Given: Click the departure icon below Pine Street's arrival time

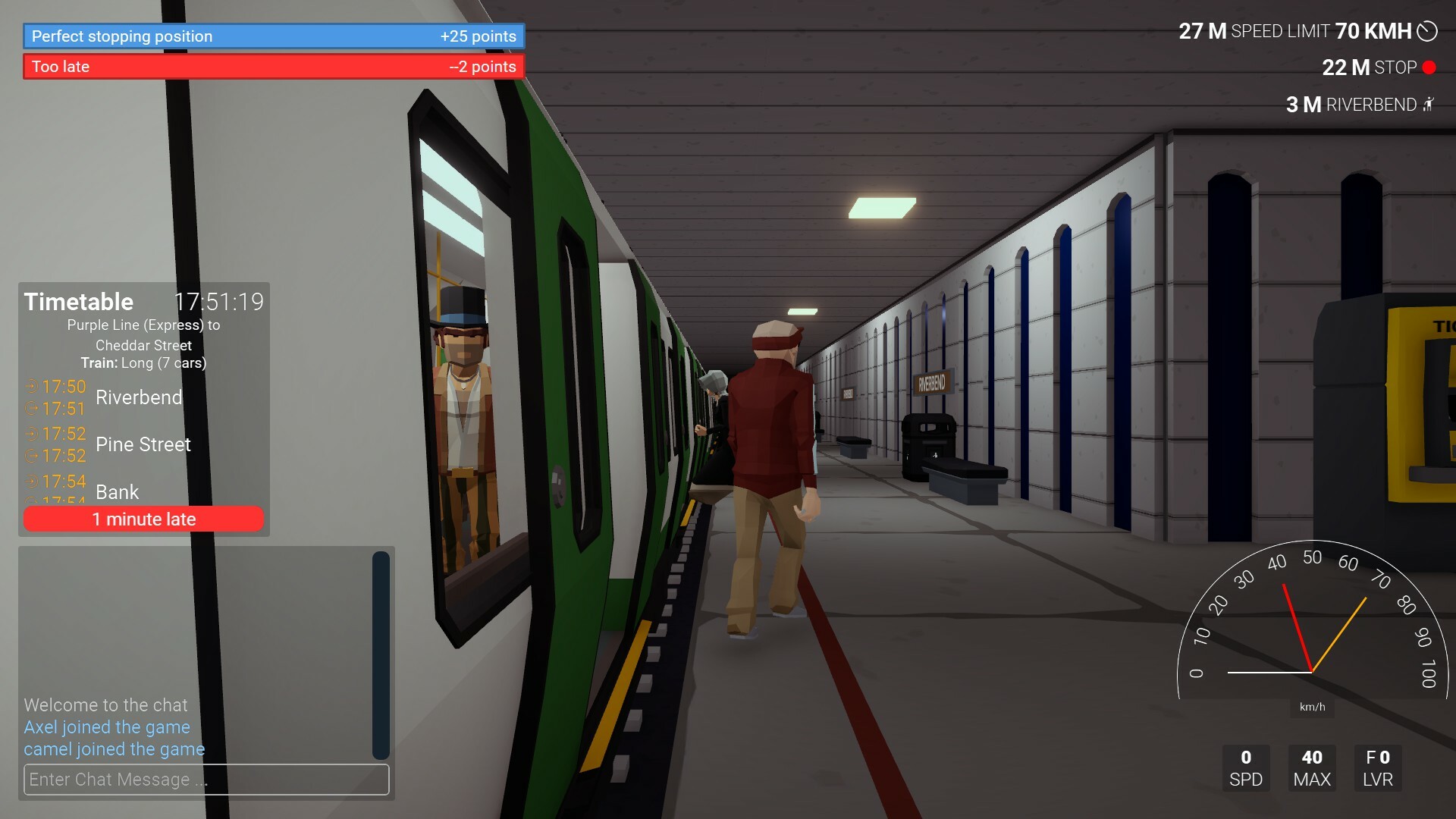Looking at the screenshot, I should click(x=32, y=456).
